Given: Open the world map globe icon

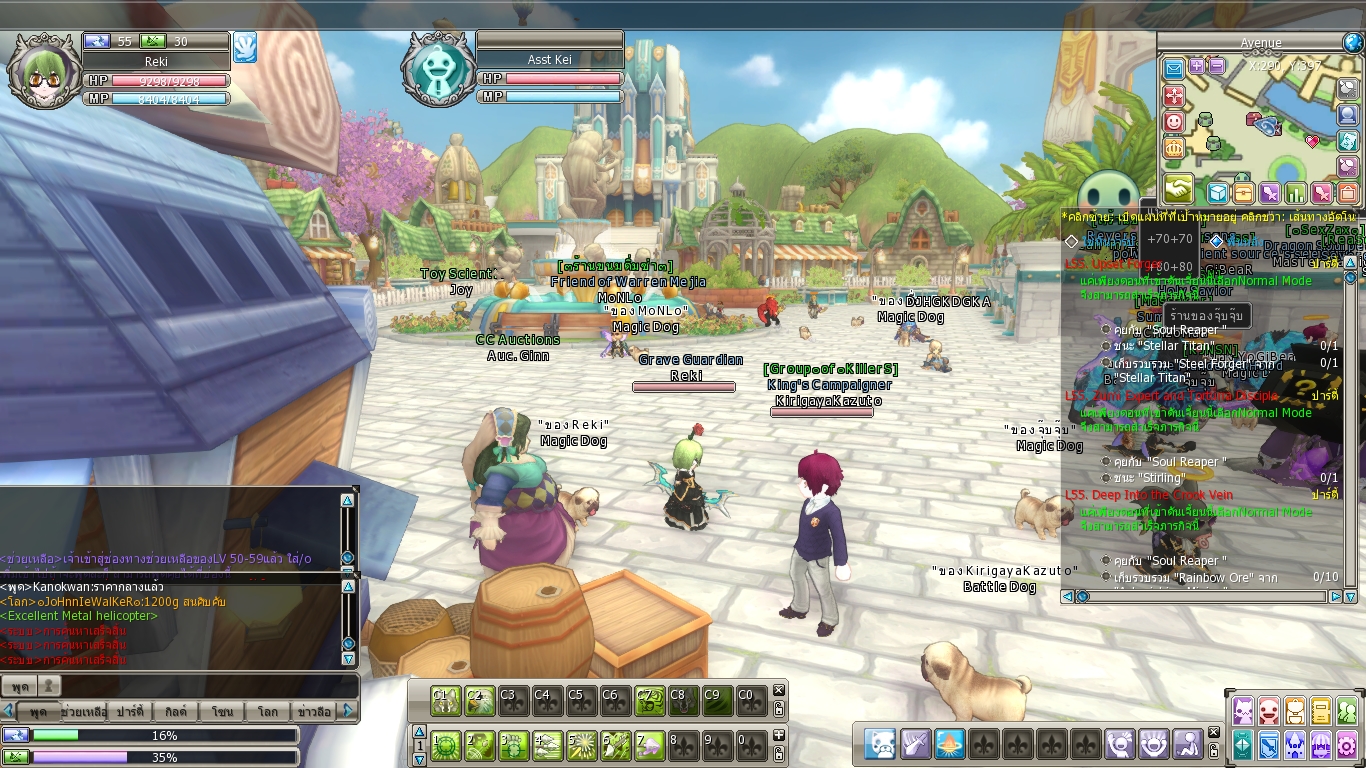Looking at the screenshot, I should click(x=1353, y=43).
